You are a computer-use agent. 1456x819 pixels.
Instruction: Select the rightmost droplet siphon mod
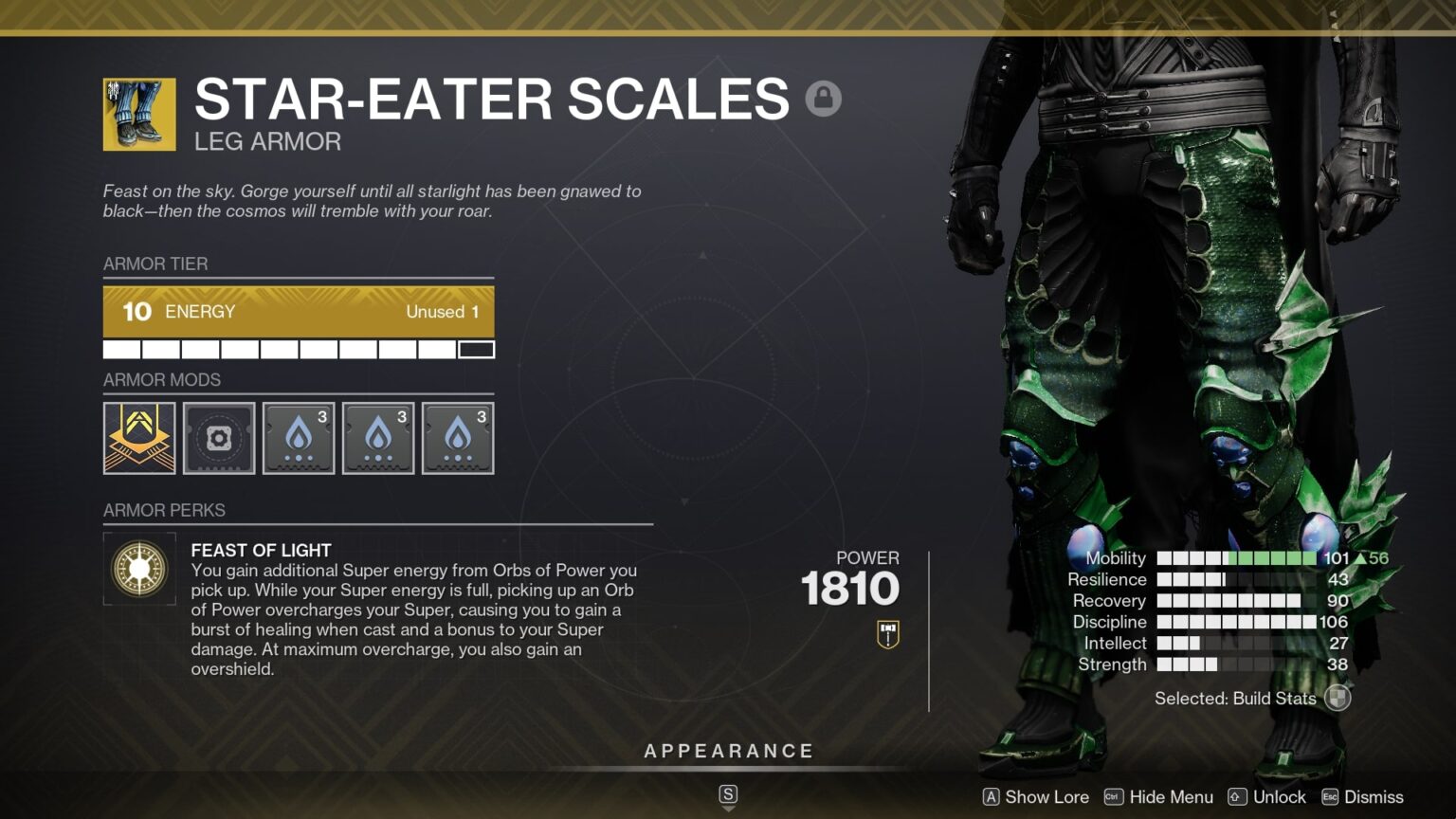[458, 438]
